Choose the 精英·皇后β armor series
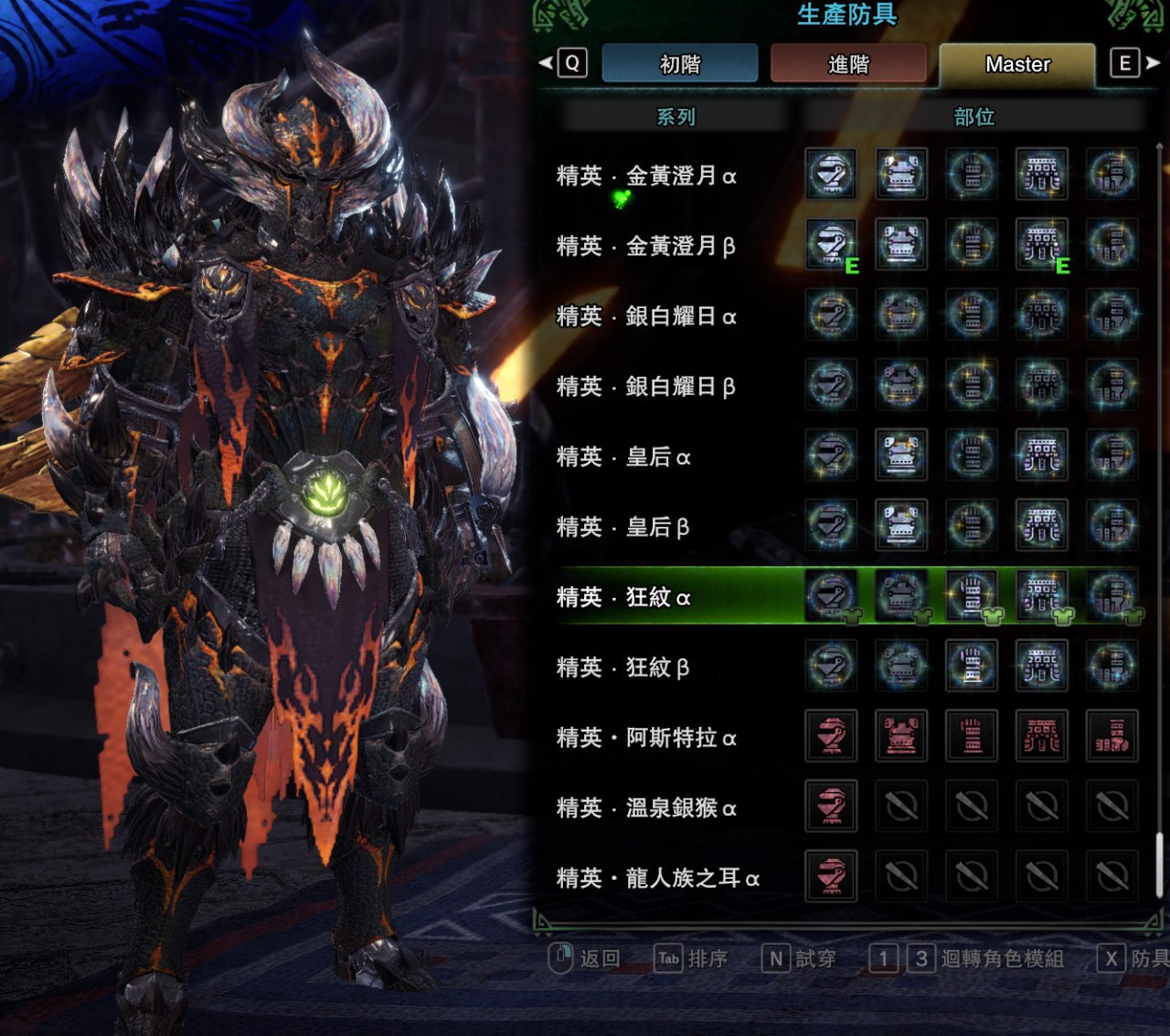 click(623, 528)
